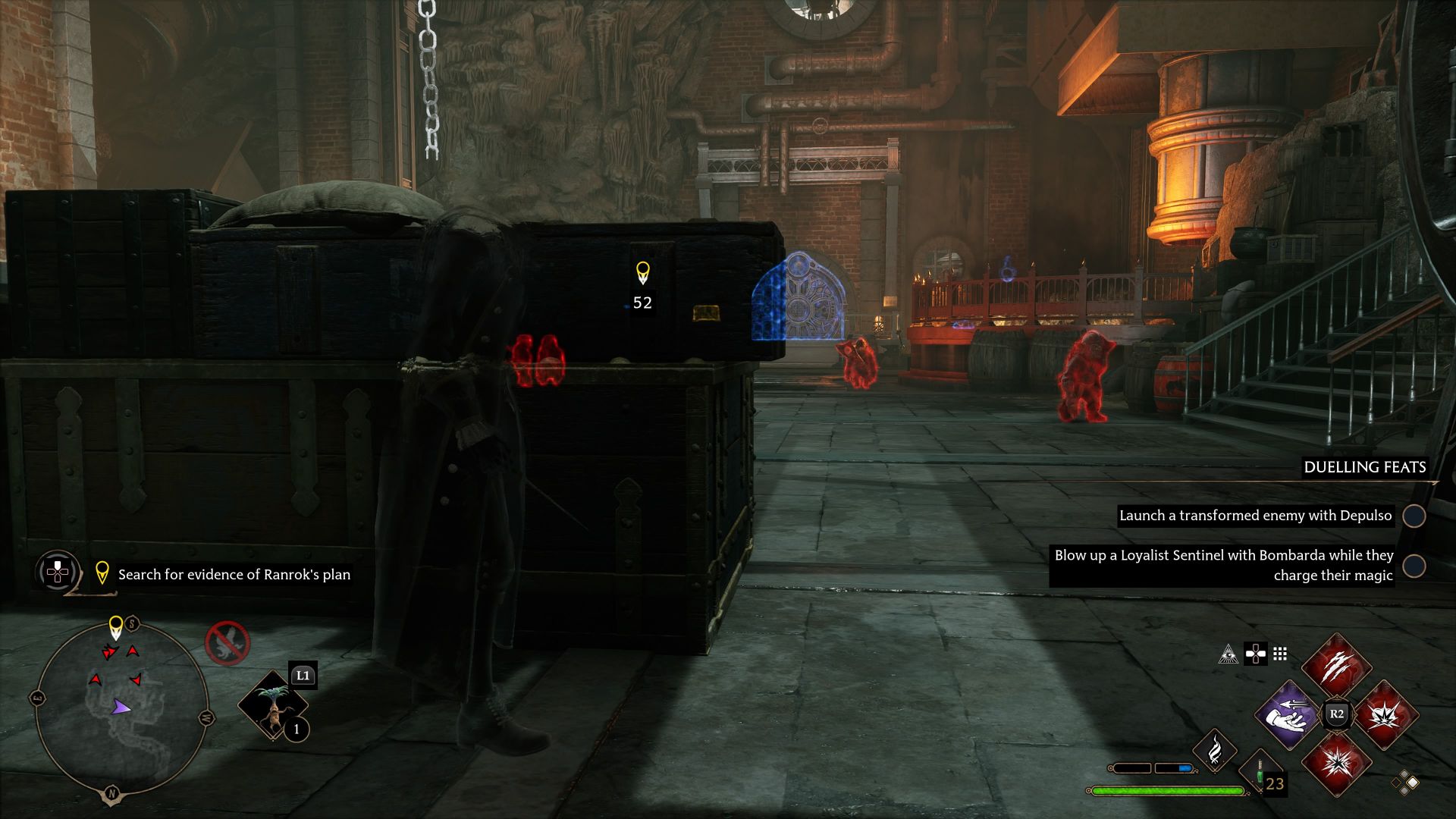
Task: Click the no-flying bird status icon
Action: tap(227, 643)
